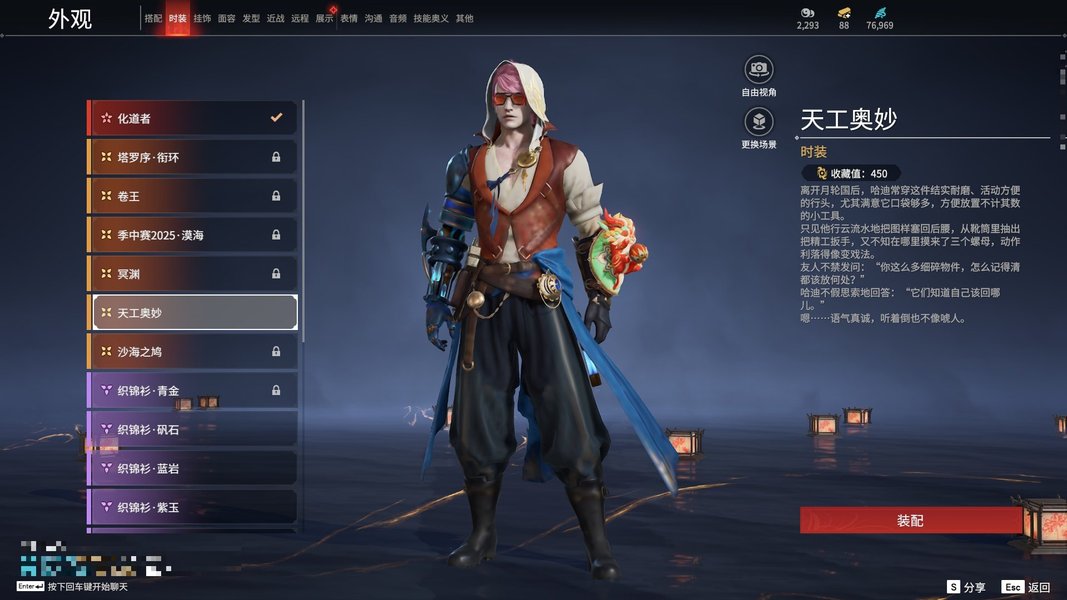Image resolution: width=1067 pixels, height=600 pixels.
Task: Open the 展示 tab
Action: [x=325, y=19]
